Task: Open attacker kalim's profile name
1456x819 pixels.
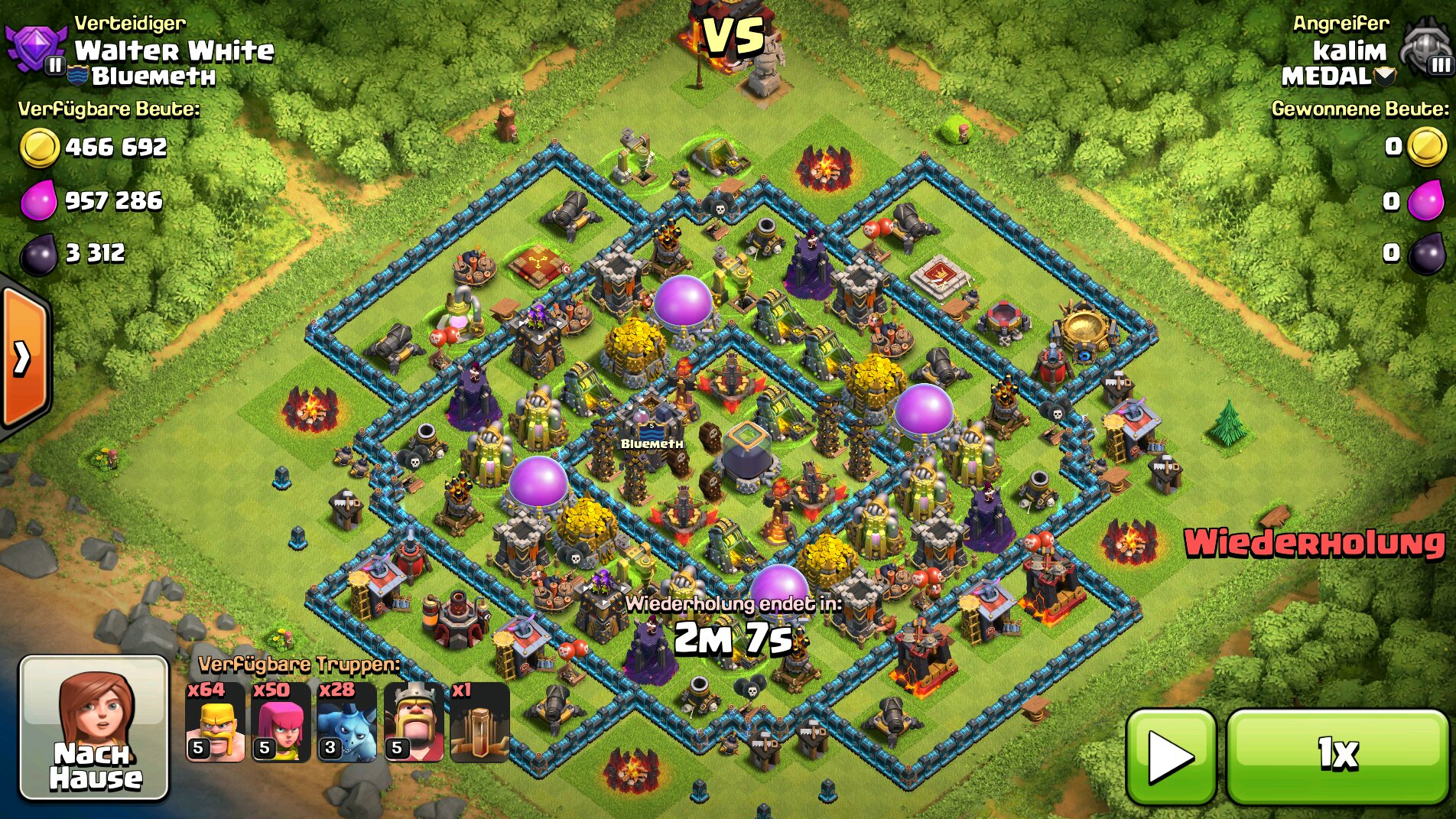Action: coord(1349,50)
